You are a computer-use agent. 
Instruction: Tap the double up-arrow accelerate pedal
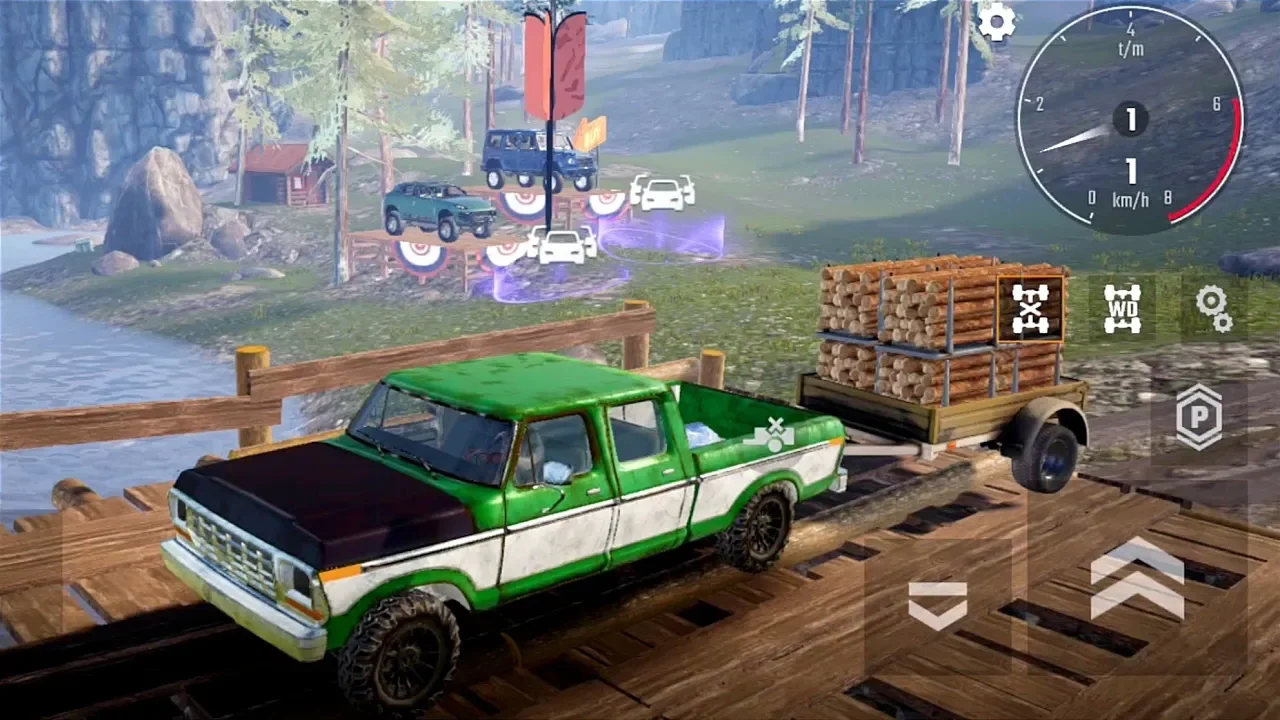[x=1137, y=577]
